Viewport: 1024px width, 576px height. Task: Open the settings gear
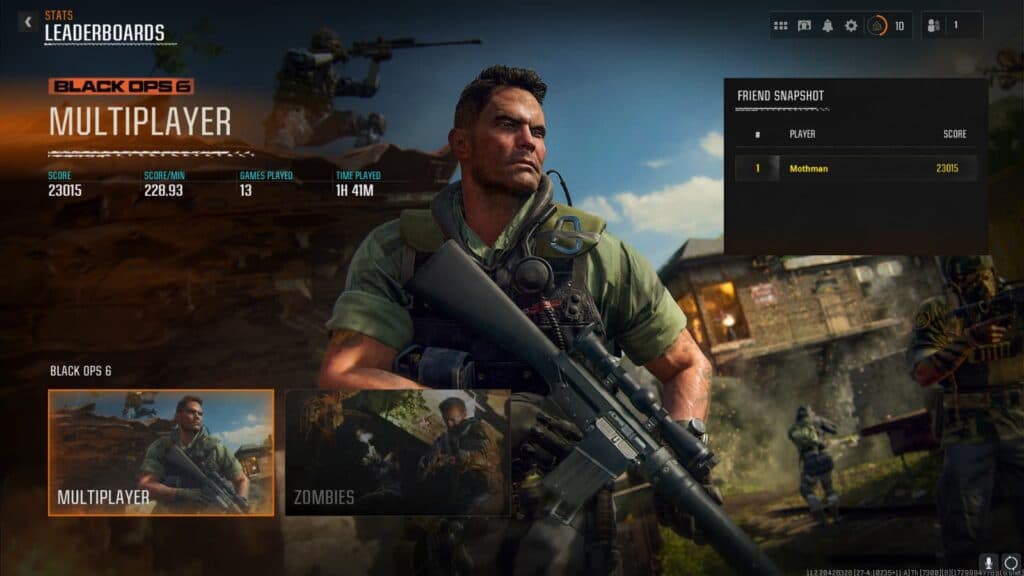pos(851,26)
